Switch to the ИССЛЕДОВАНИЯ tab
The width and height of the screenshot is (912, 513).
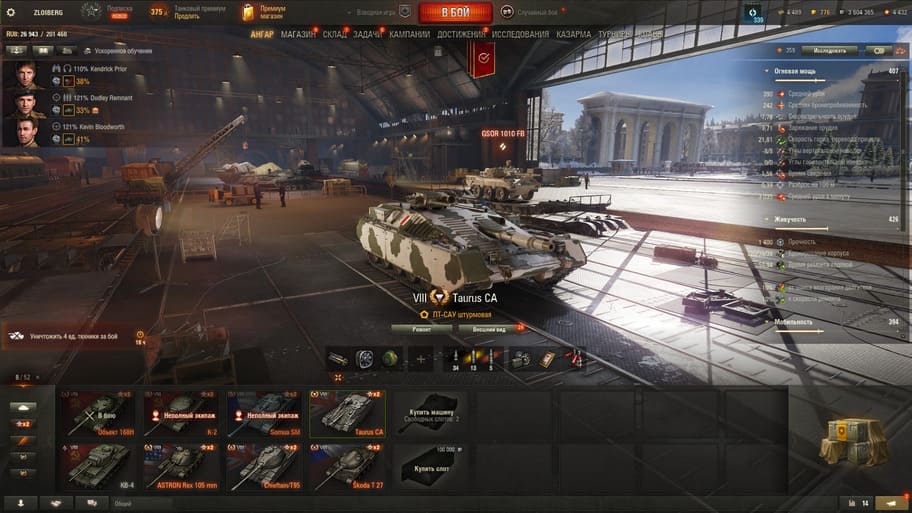[x=520, y=34]
